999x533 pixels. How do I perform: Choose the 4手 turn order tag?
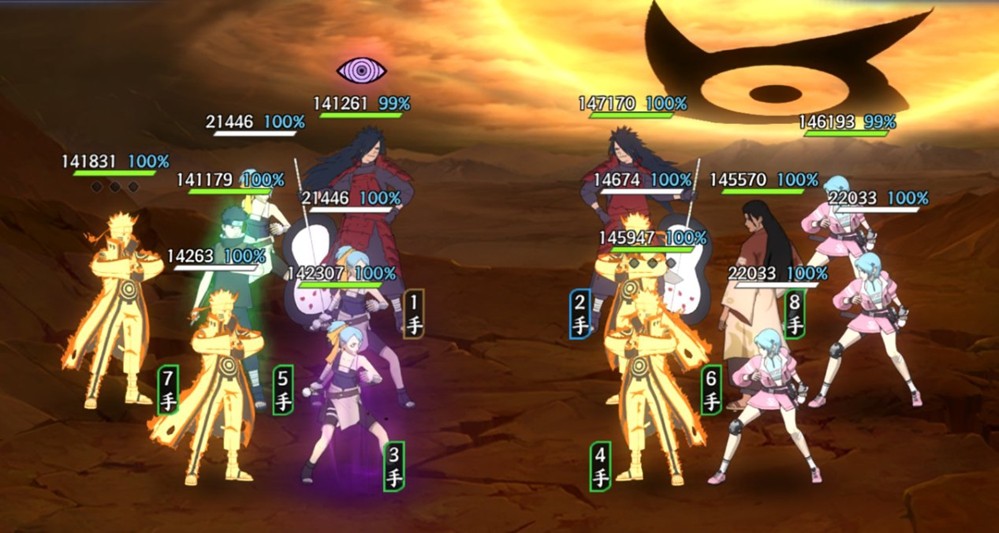tap(600, 466)
